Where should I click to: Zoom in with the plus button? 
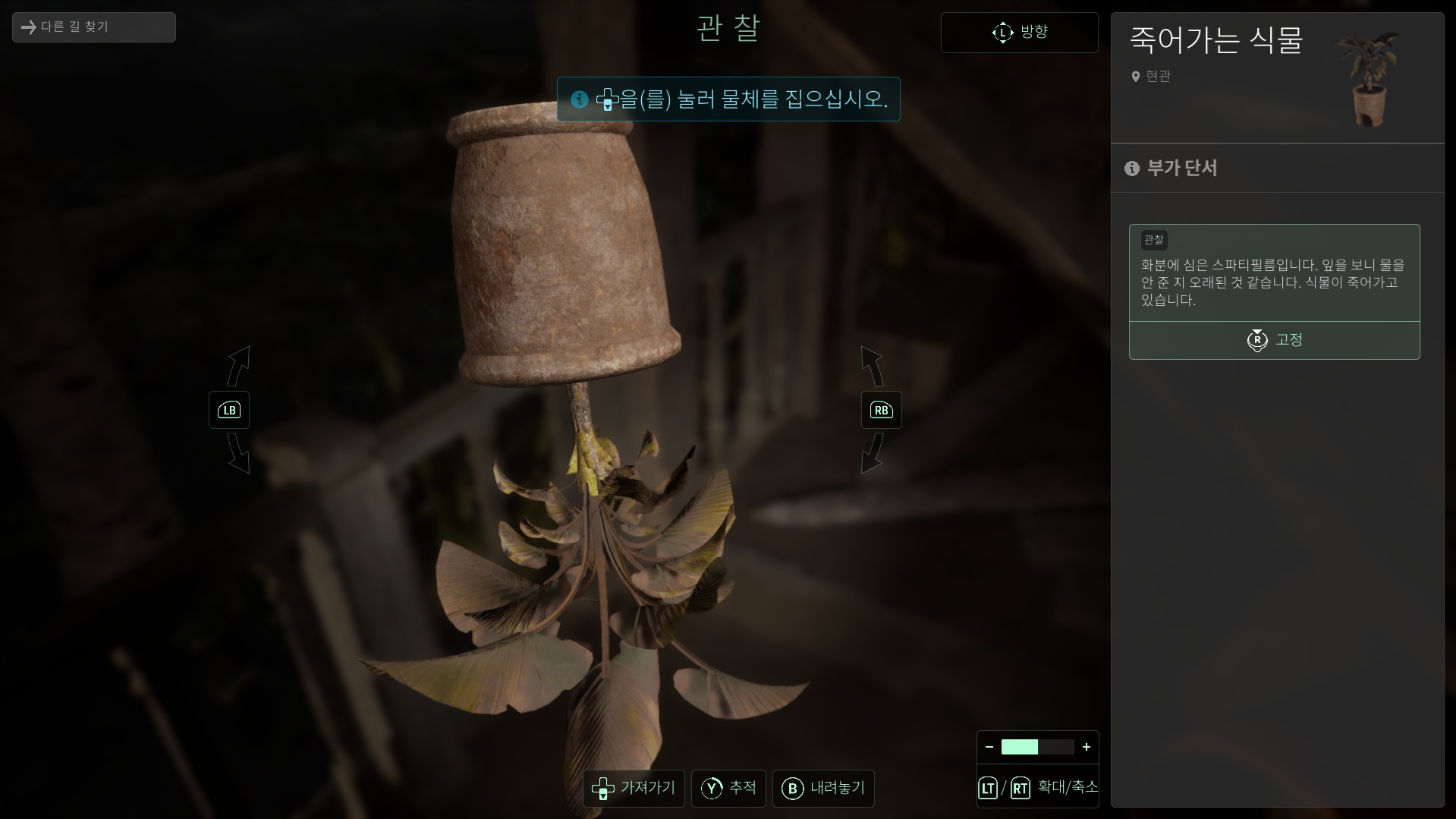coord(1086,747)
